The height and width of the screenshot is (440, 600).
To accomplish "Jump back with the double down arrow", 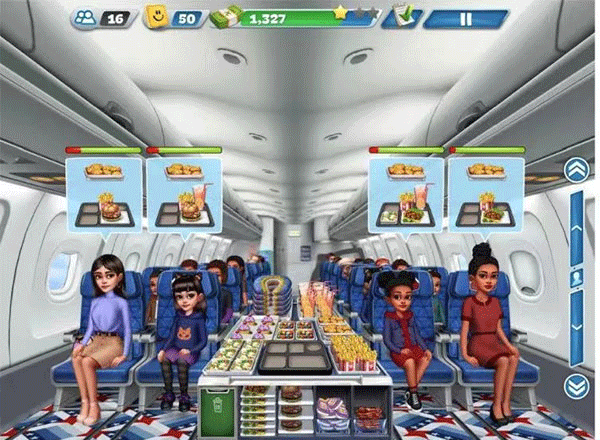I will point(575,386).
